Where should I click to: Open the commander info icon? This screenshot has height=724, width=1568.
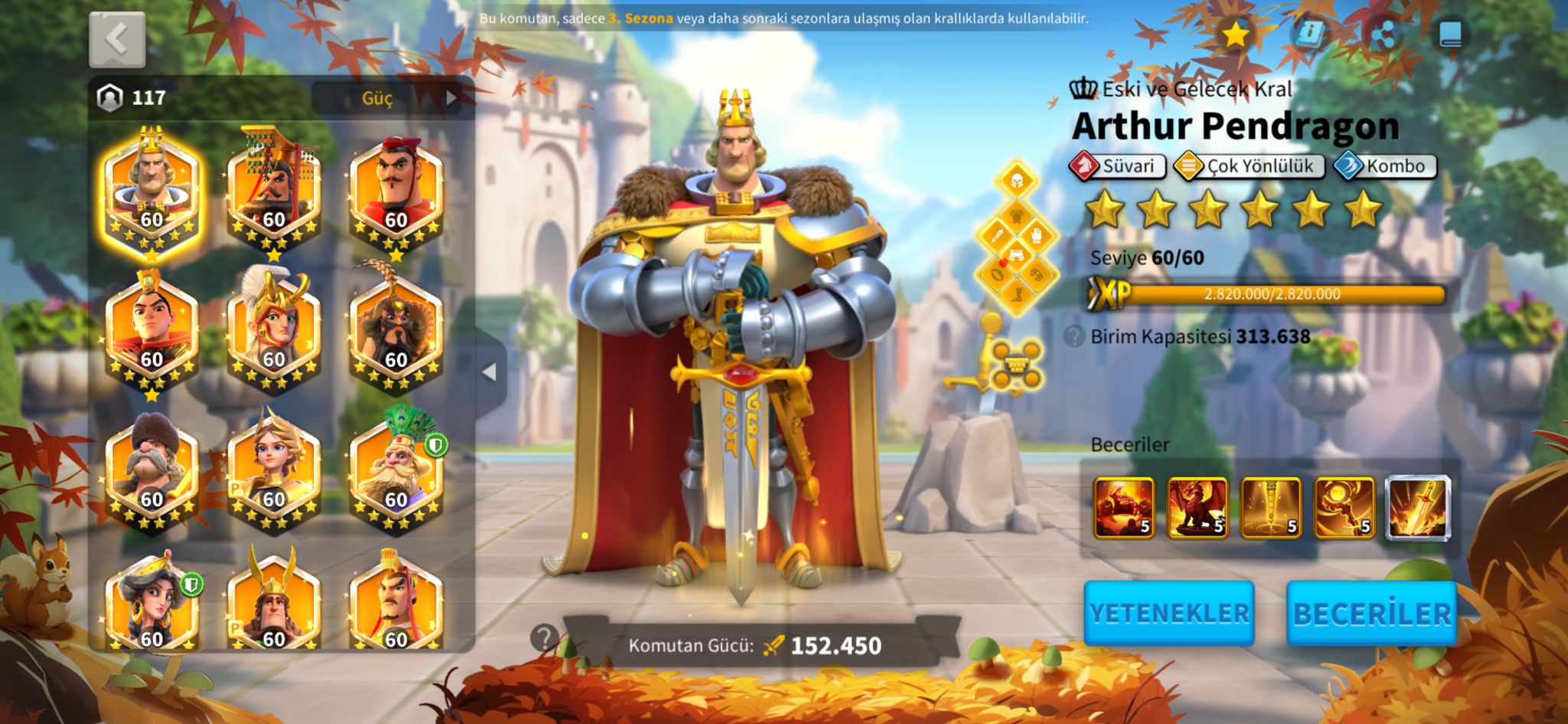(1310, 34)
